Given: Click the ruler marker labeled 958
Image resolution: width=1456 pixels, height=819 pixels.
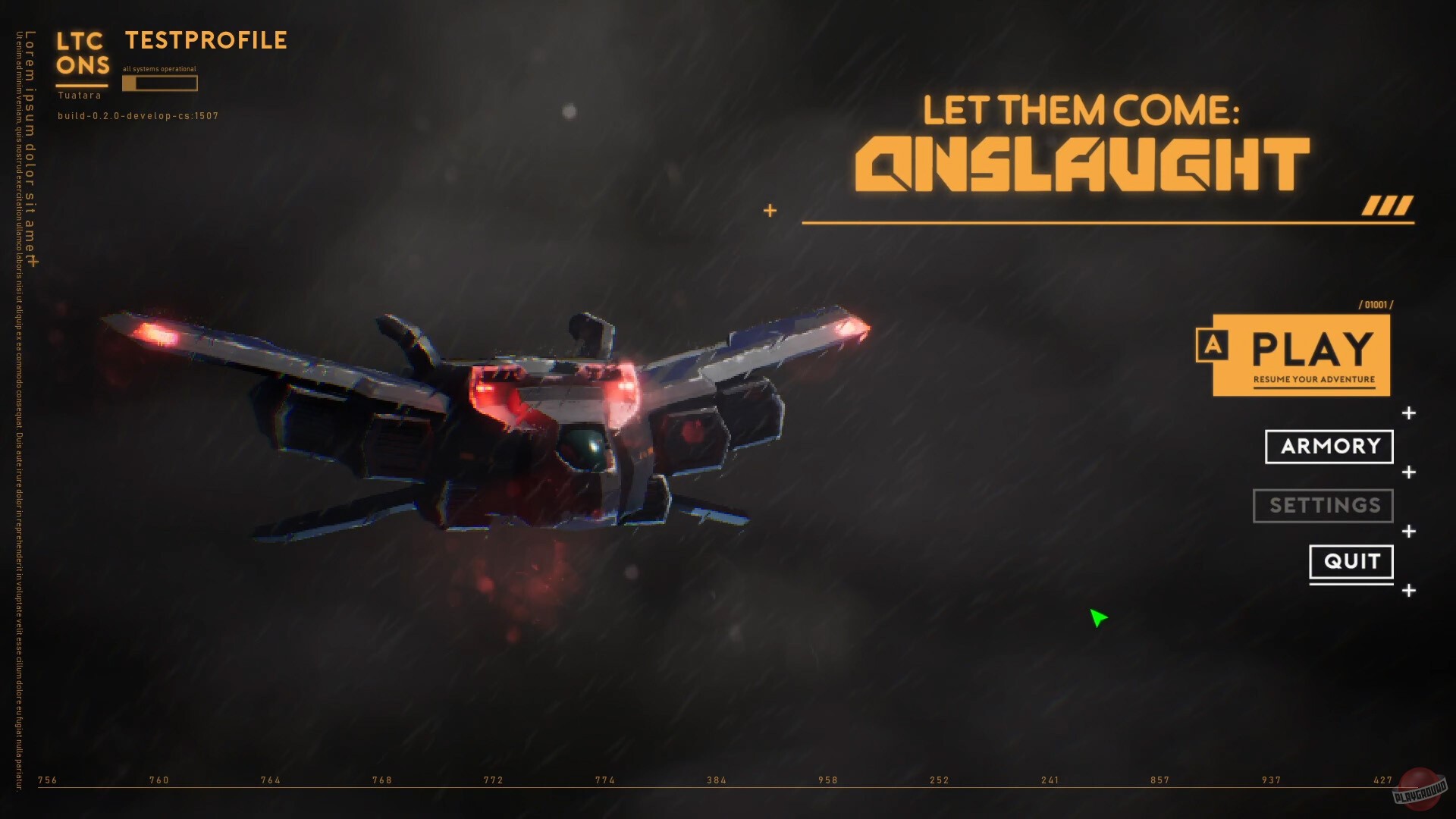Looking at the screenshot, I should click(x=828, y=779).
